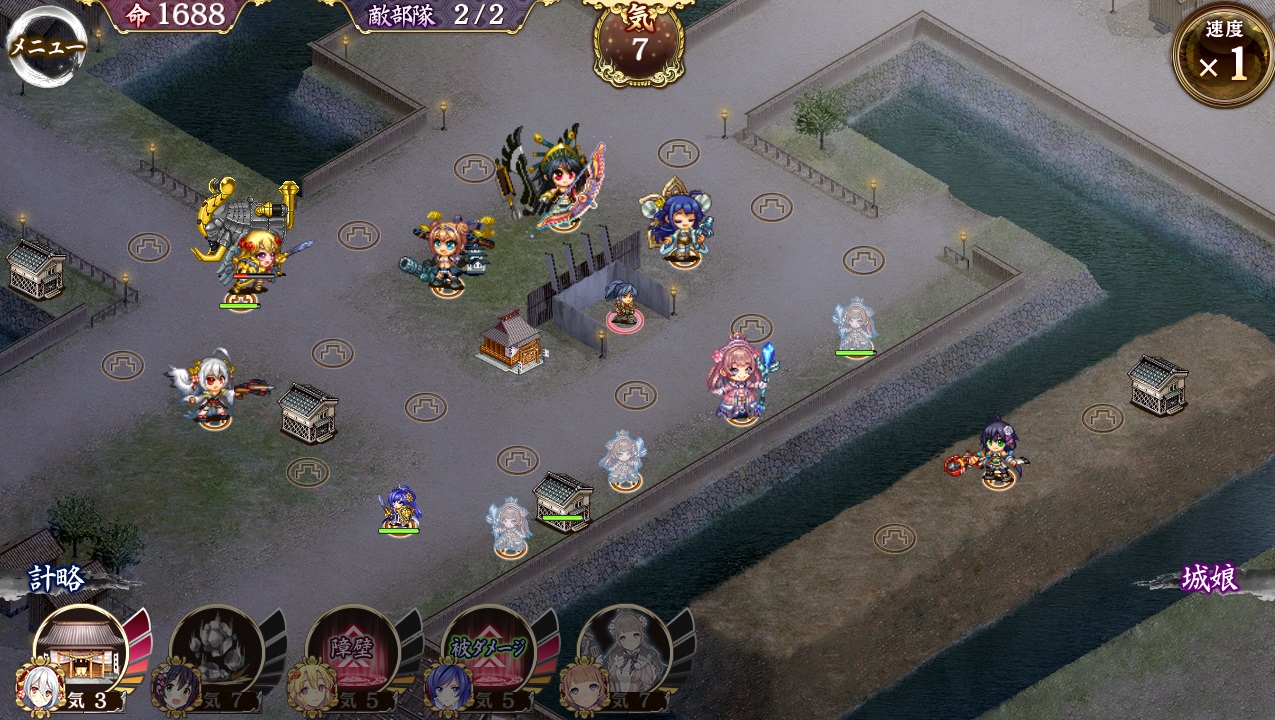The image size is (1275, 720).
Task: Trigger the 被ダメージ stratagem icon
Action: 488,653
